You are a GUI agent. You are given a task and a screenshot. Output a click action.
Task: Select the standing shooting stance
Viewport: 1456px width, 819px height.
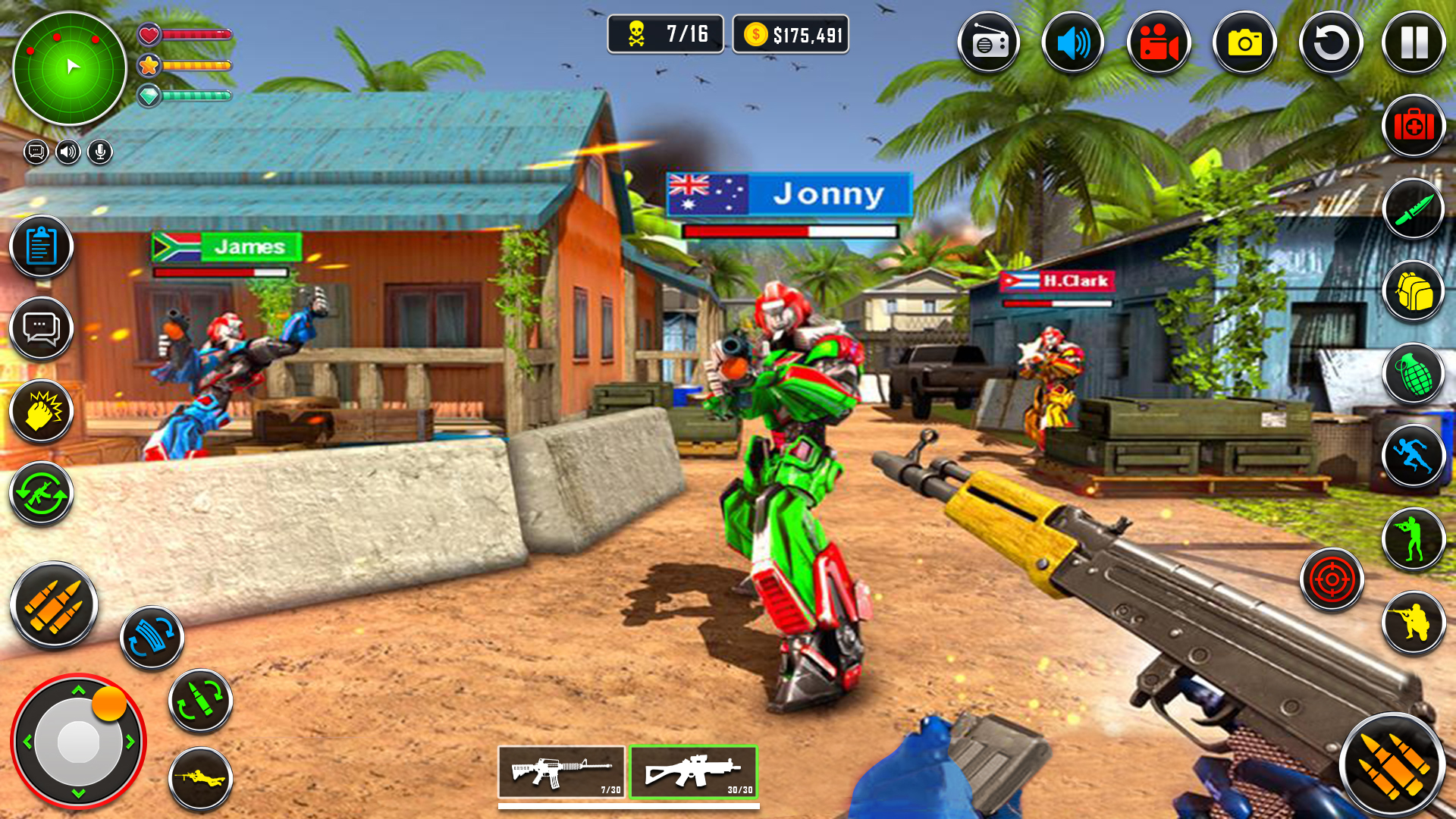pyautogui.click(x=1414, y=538)
